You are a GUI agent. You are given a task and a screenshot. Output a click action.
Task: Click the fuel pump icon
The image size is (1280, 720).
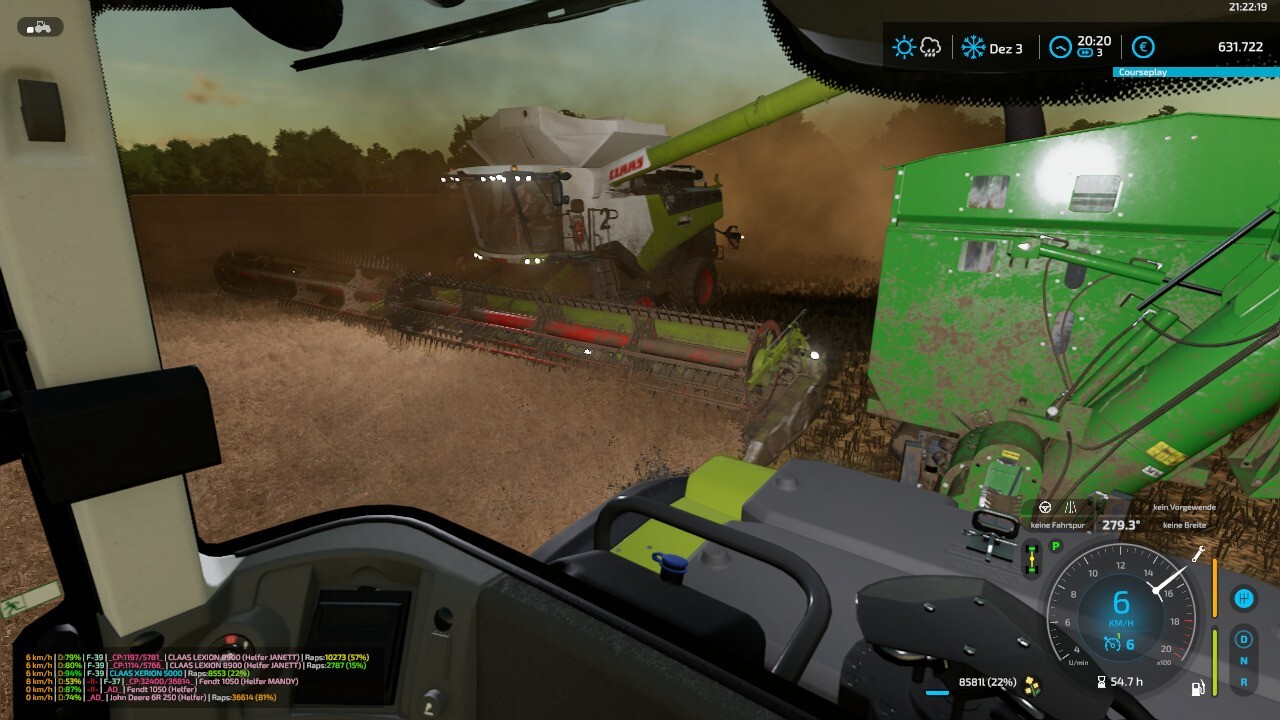click(1197, 688)
